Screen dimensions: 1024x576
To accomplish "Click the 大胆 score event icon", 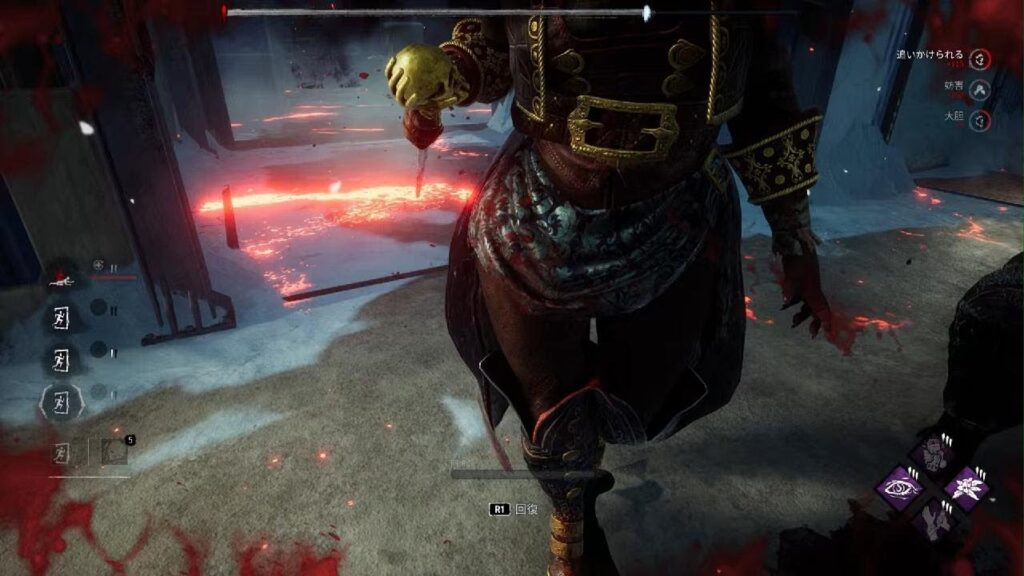I will pyautogui.click(x=981, y=120).
